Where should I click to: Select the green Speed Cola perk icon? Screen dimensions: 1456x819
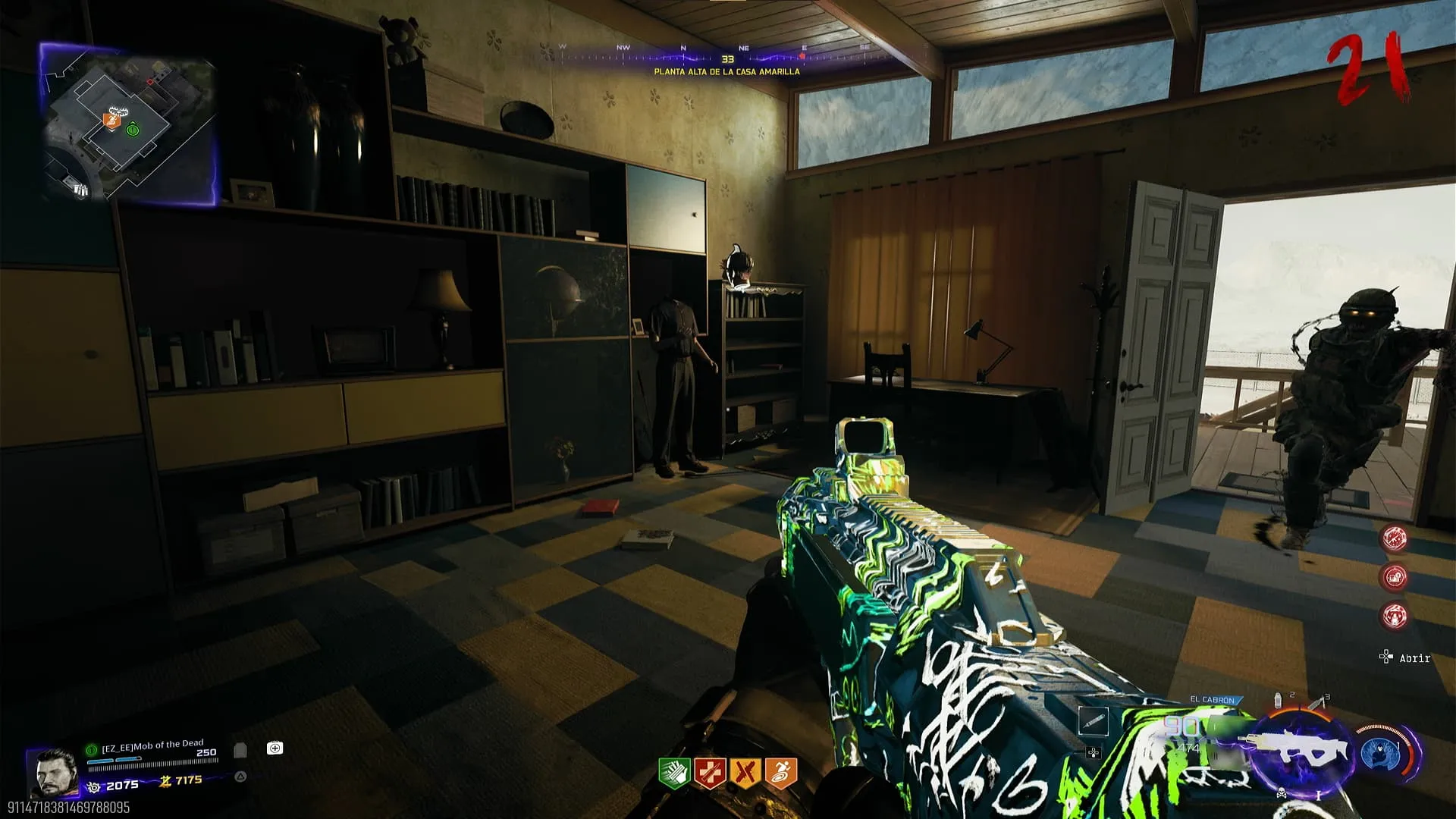673,773
